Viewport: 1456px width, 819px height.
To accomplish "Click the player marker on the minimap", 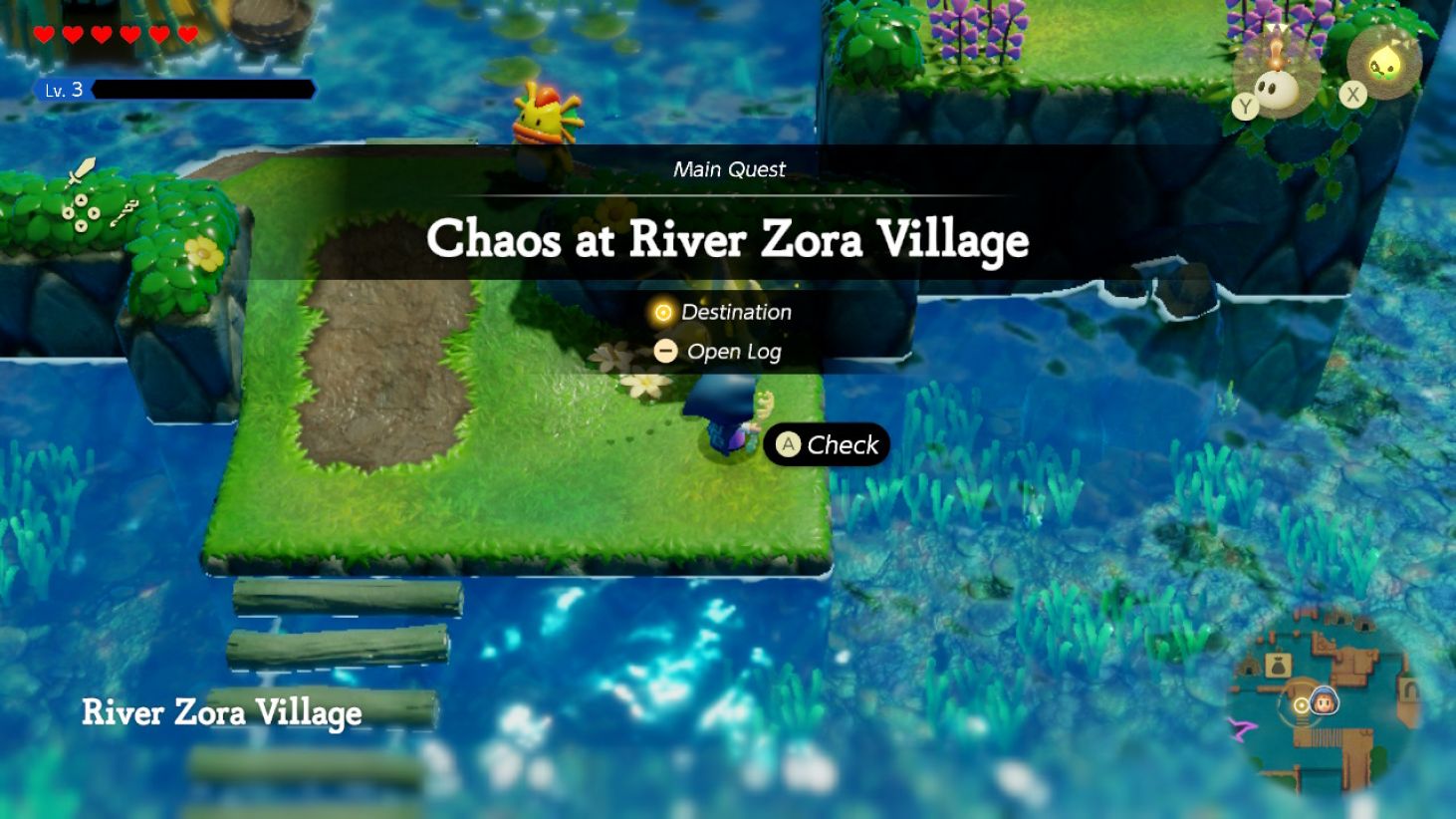I will pyautogui.click(x=1327, y=701).
